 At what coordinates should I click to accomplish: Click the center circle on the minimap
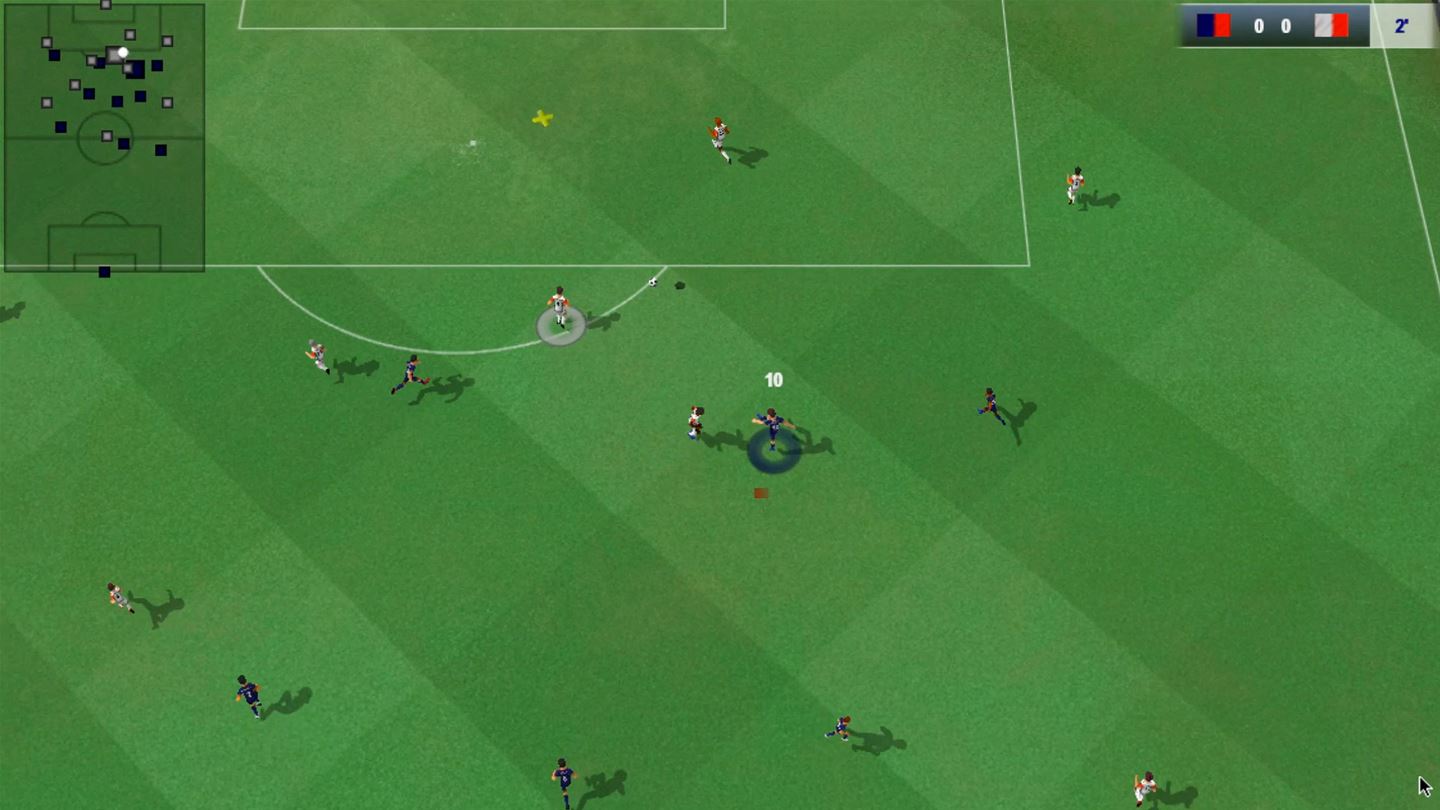coord(104,135)
